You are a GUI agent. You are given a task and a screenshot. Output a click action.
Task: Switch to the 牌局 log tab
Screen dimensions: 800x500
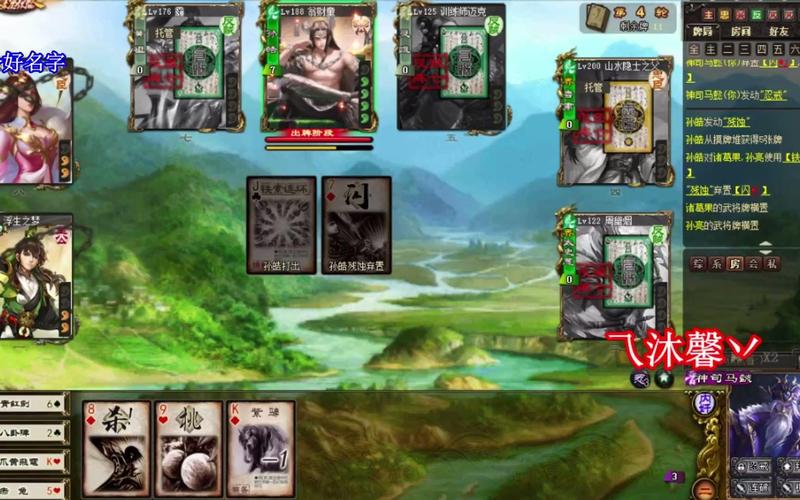coord(703,31)
